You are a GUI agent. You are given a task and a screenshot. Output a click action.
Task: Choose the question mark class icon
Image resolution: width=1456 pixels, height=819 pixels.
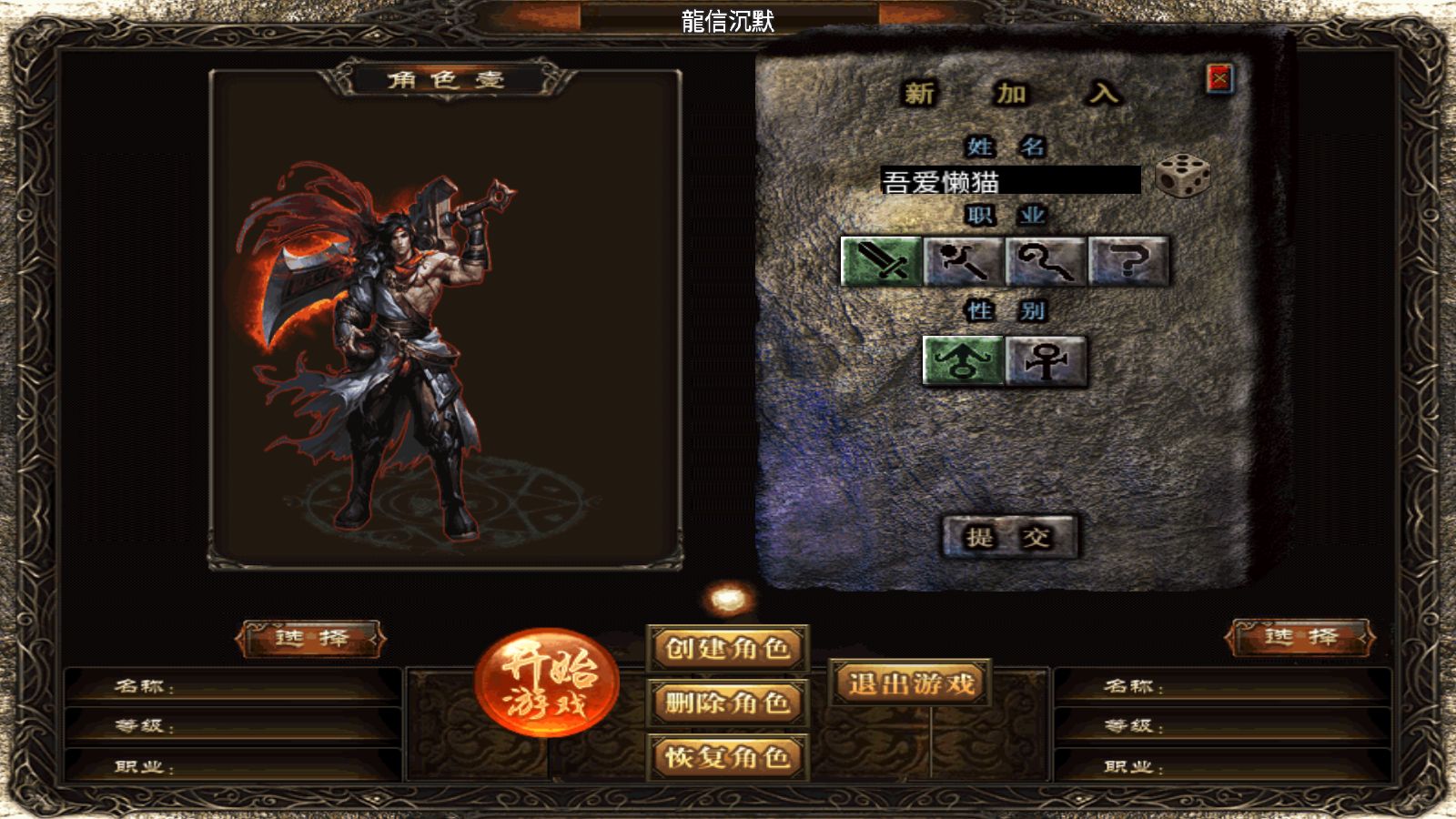click(1128, 262)
